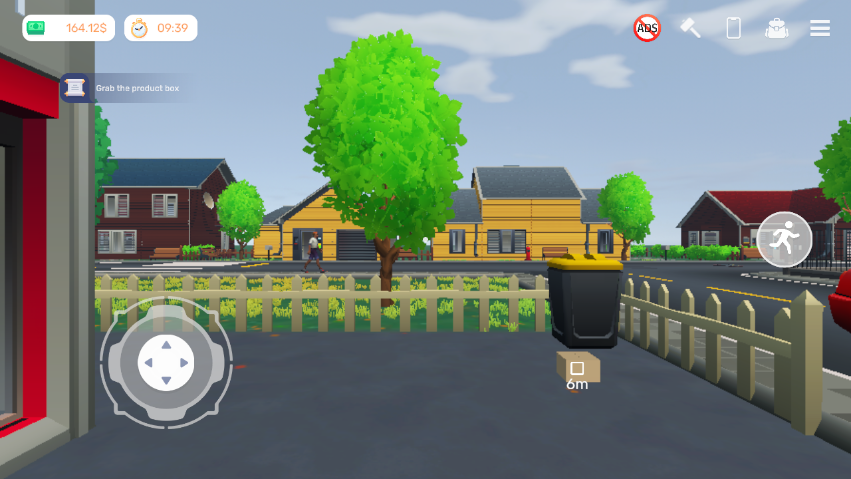Tap the product box 6m waypoint marker

(x=577, y=369)
